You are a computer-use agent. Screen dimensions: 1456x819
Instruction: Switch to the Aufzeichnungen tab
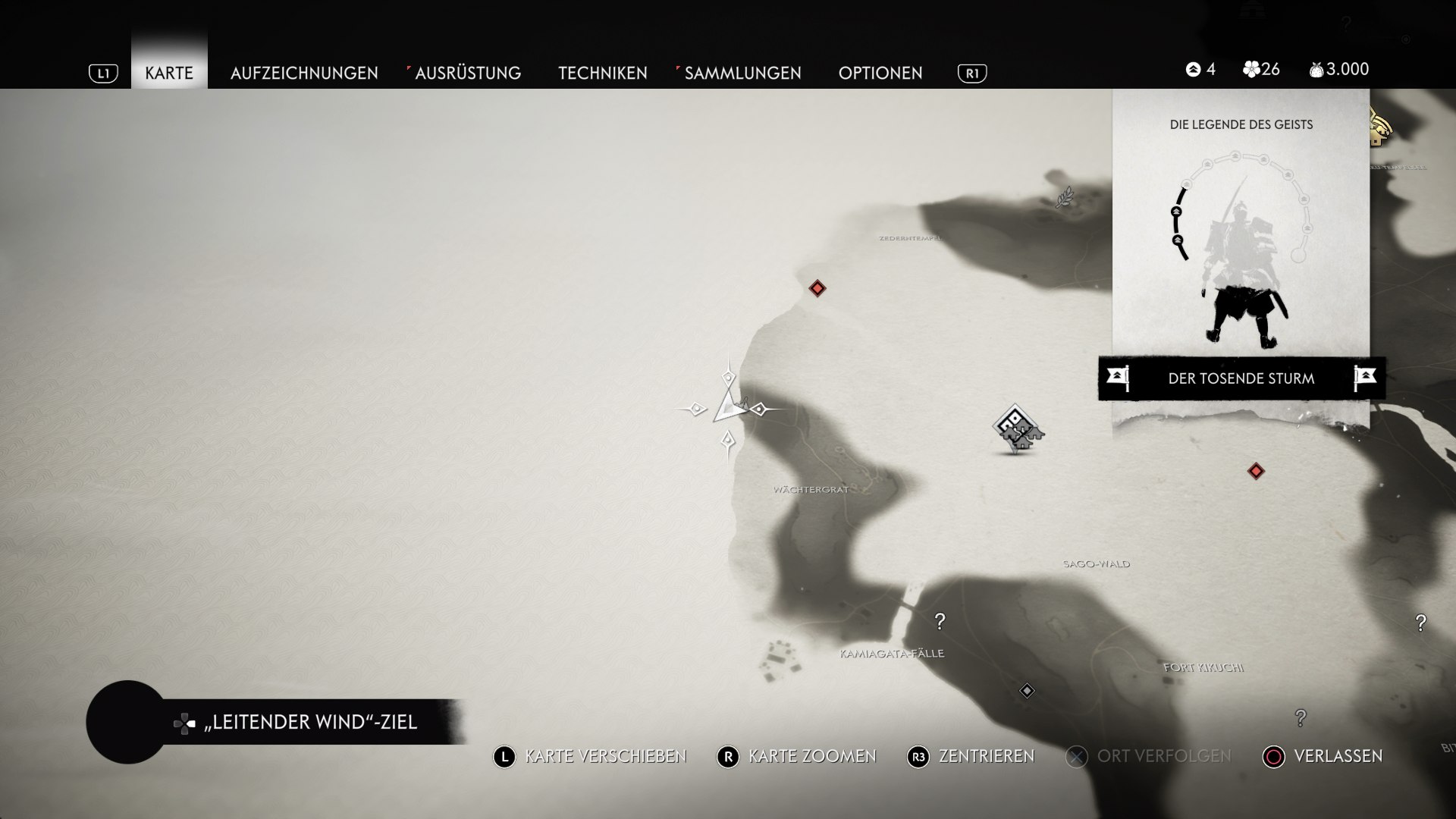304,73
